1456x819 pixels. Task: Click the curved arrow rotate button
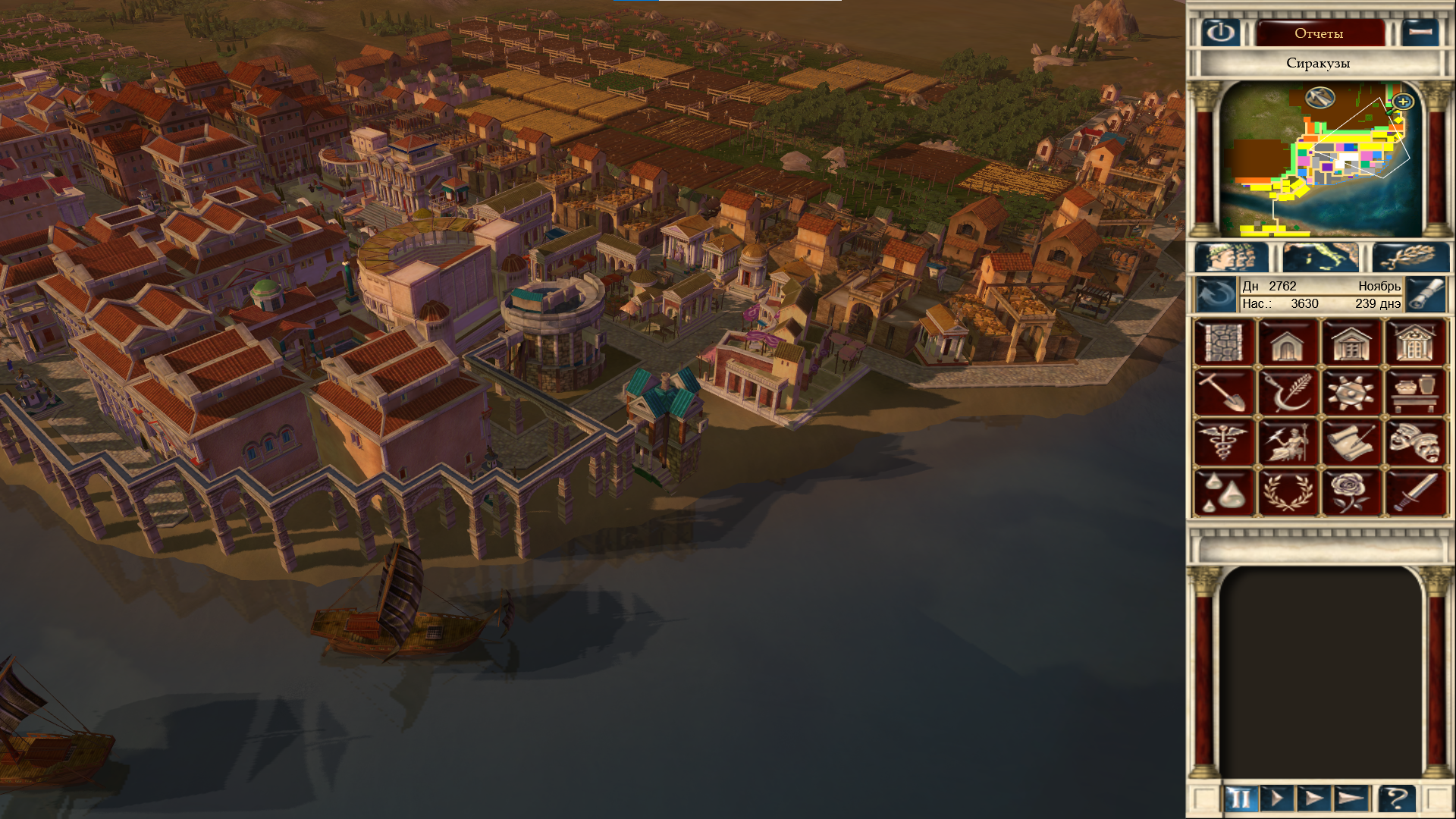pos(1216,295)
